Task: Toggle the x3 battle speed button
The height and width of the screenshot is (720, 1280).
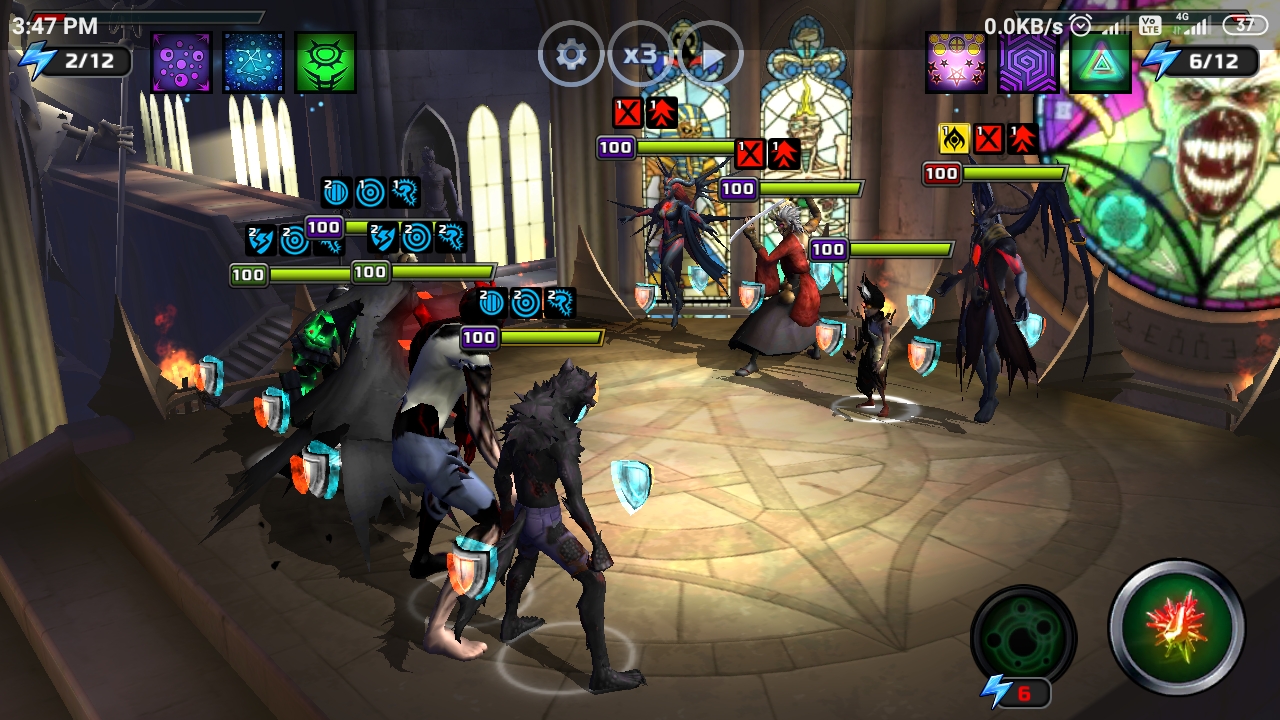Action: (639, 55)
